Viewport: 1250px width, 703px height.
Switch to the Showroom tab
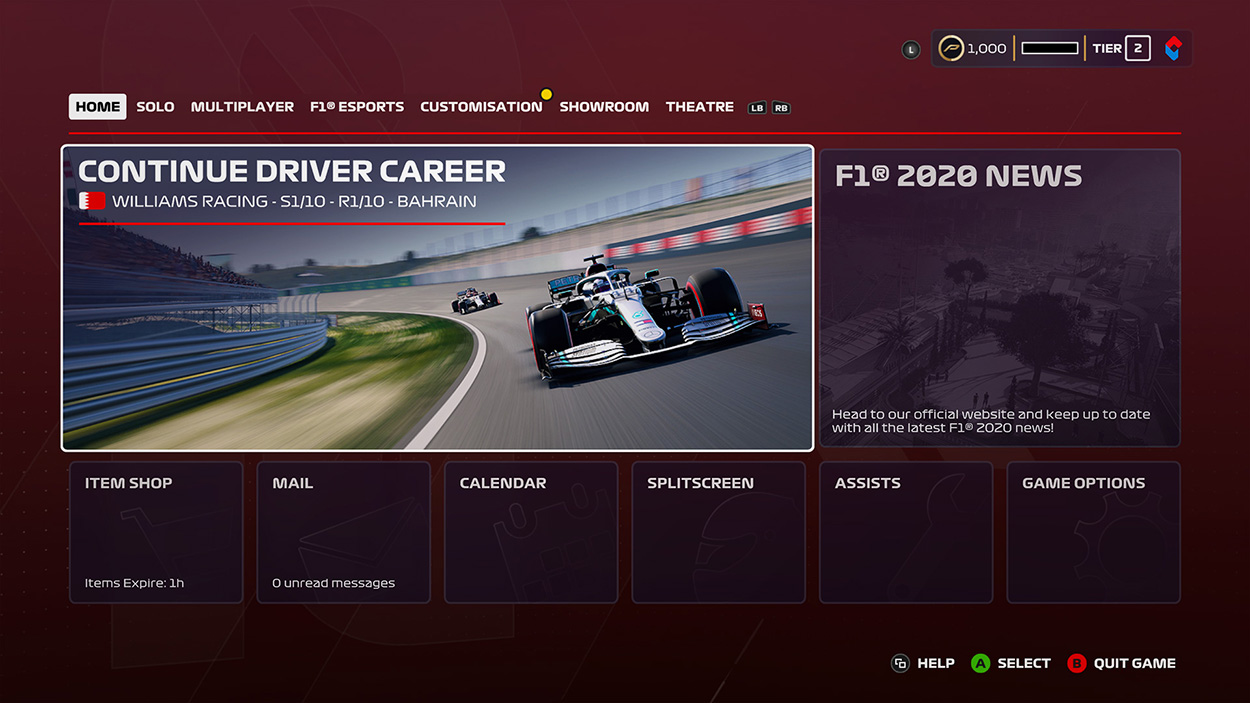(604, 107)
